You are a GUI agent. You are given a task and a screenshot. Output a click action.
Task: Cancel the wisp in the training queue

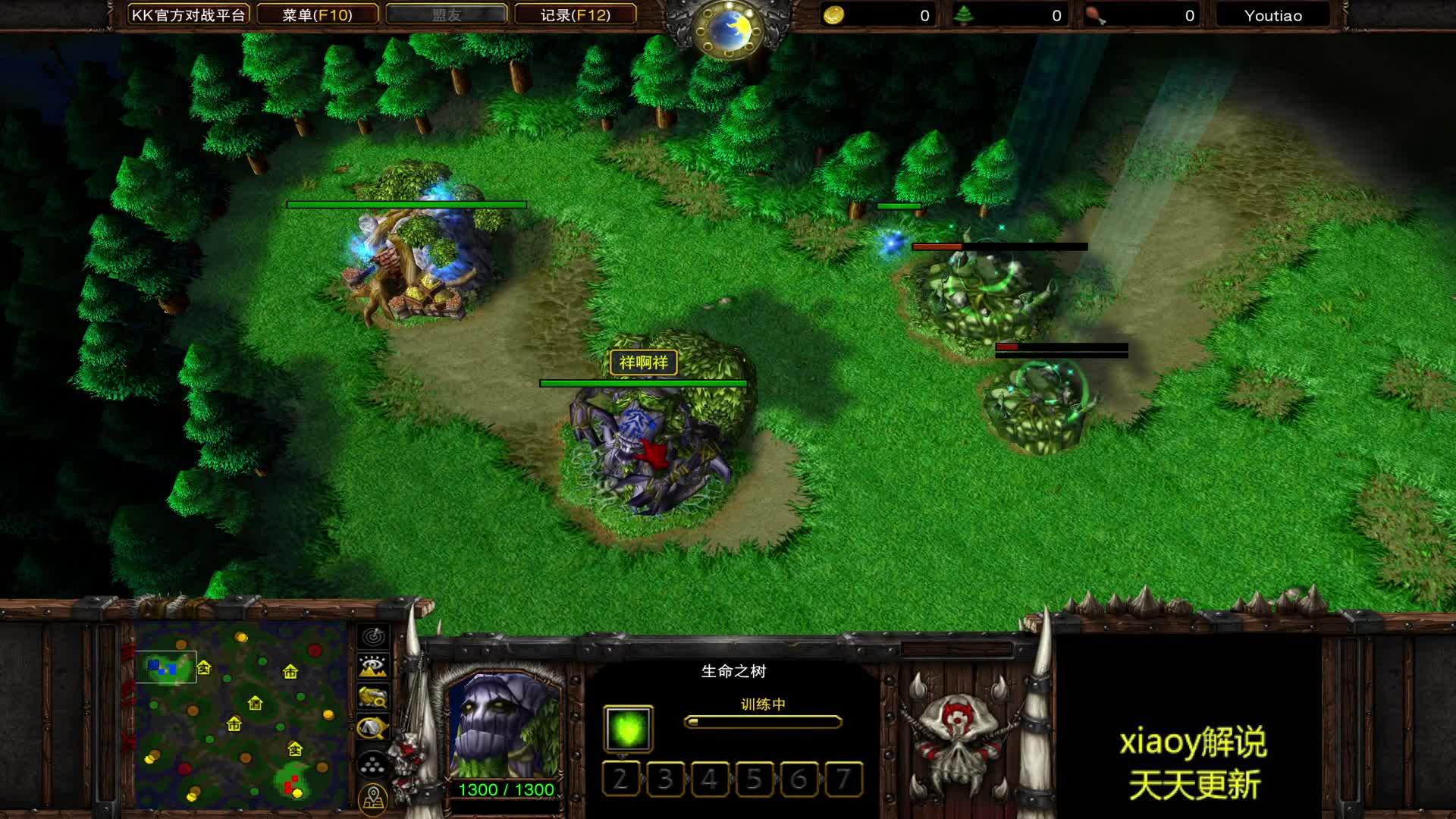pos(628,729)
